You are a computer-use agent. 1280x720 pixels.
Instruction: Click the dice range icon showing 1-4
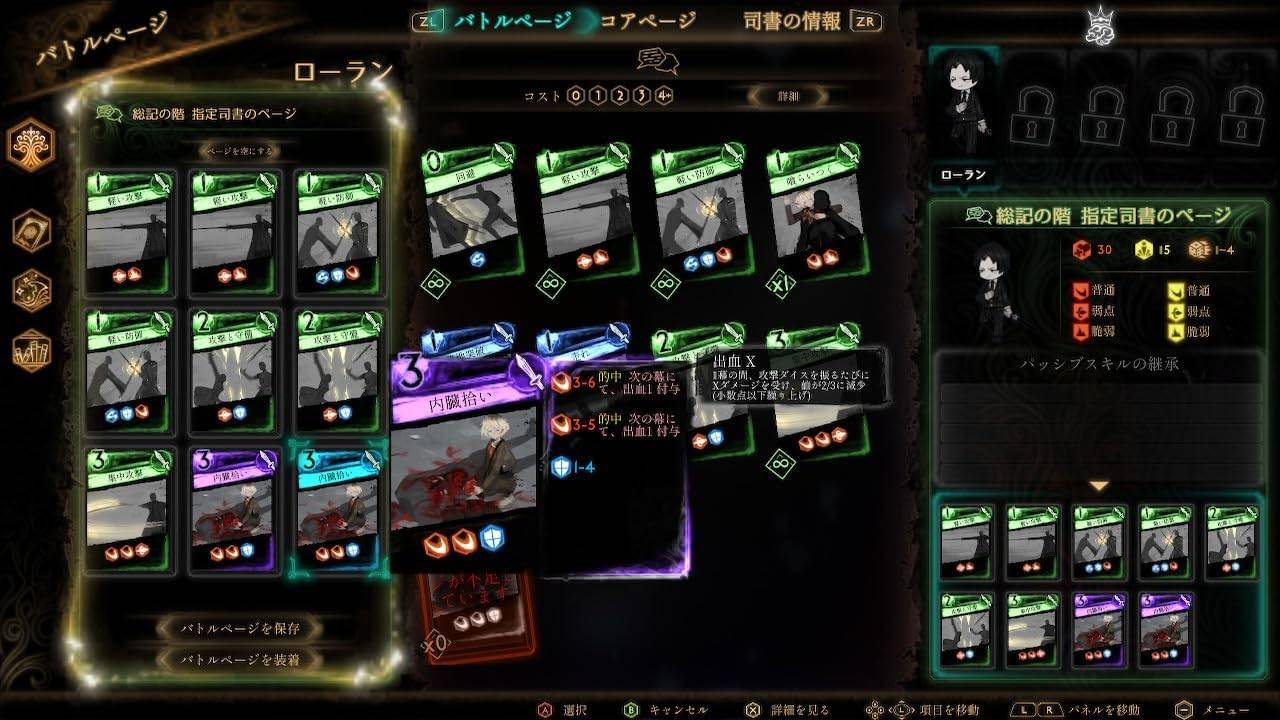[1197, 250]
